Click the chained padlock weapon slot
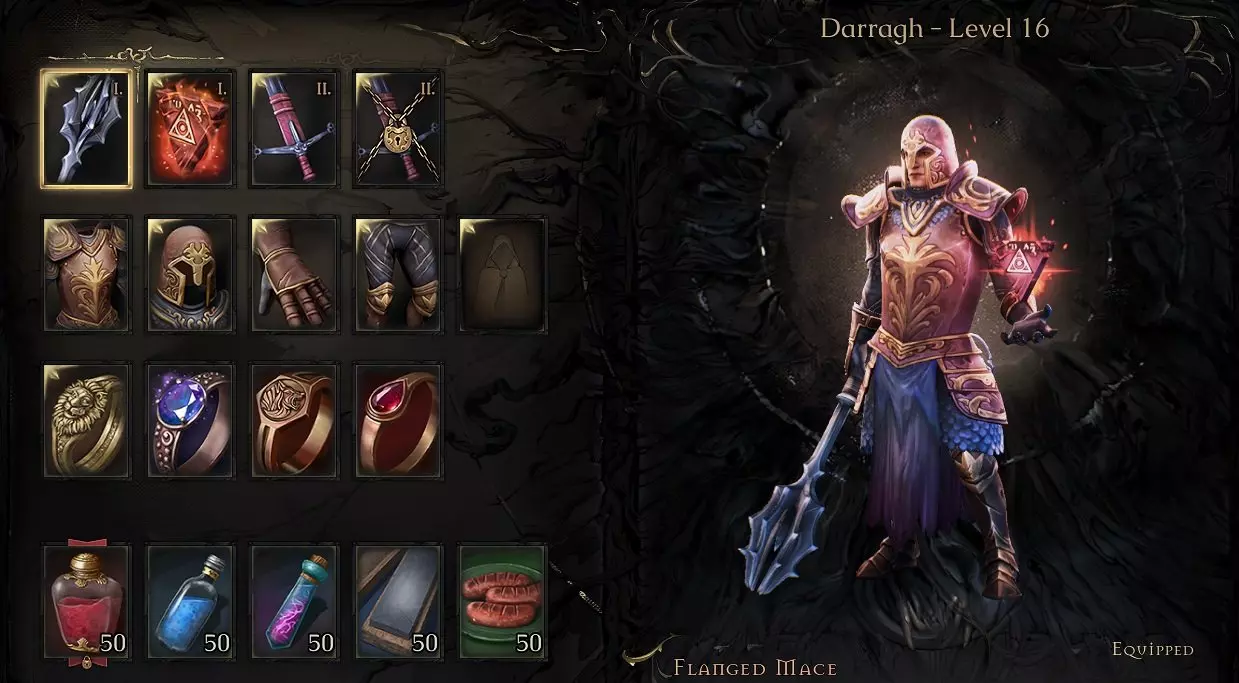 pyautogui.click(x=398, y=128)
